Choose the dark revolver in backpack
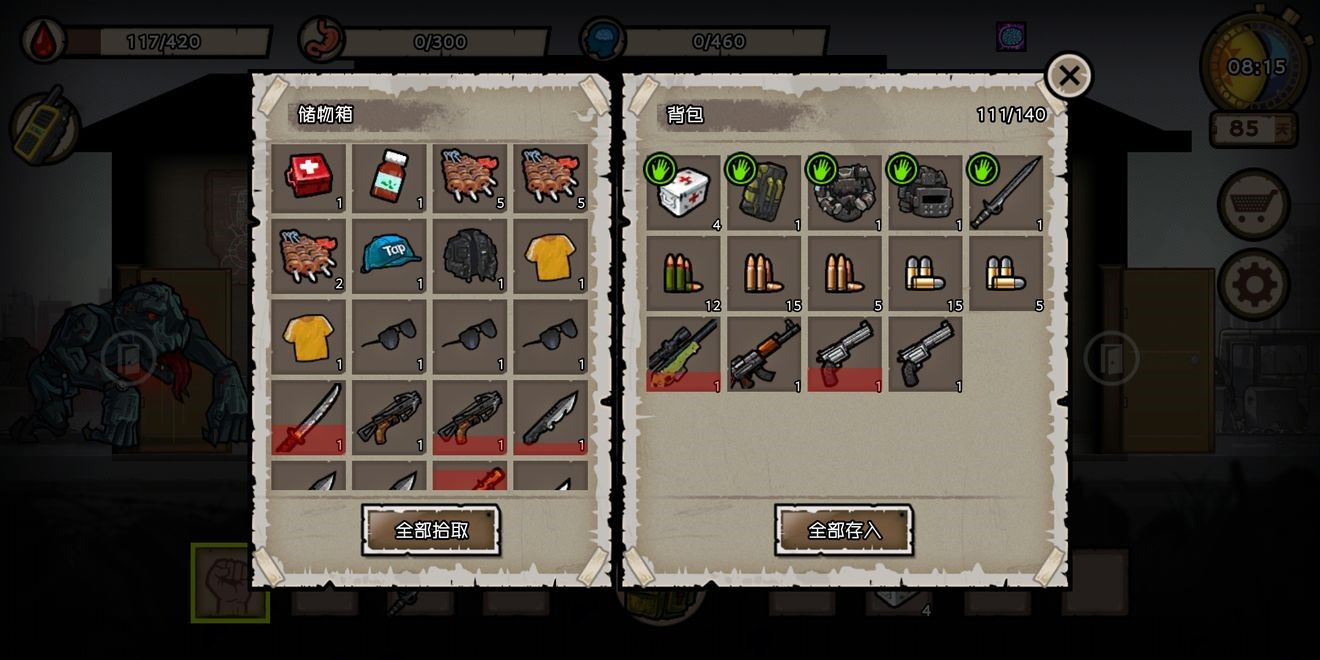 coord(925,354)
